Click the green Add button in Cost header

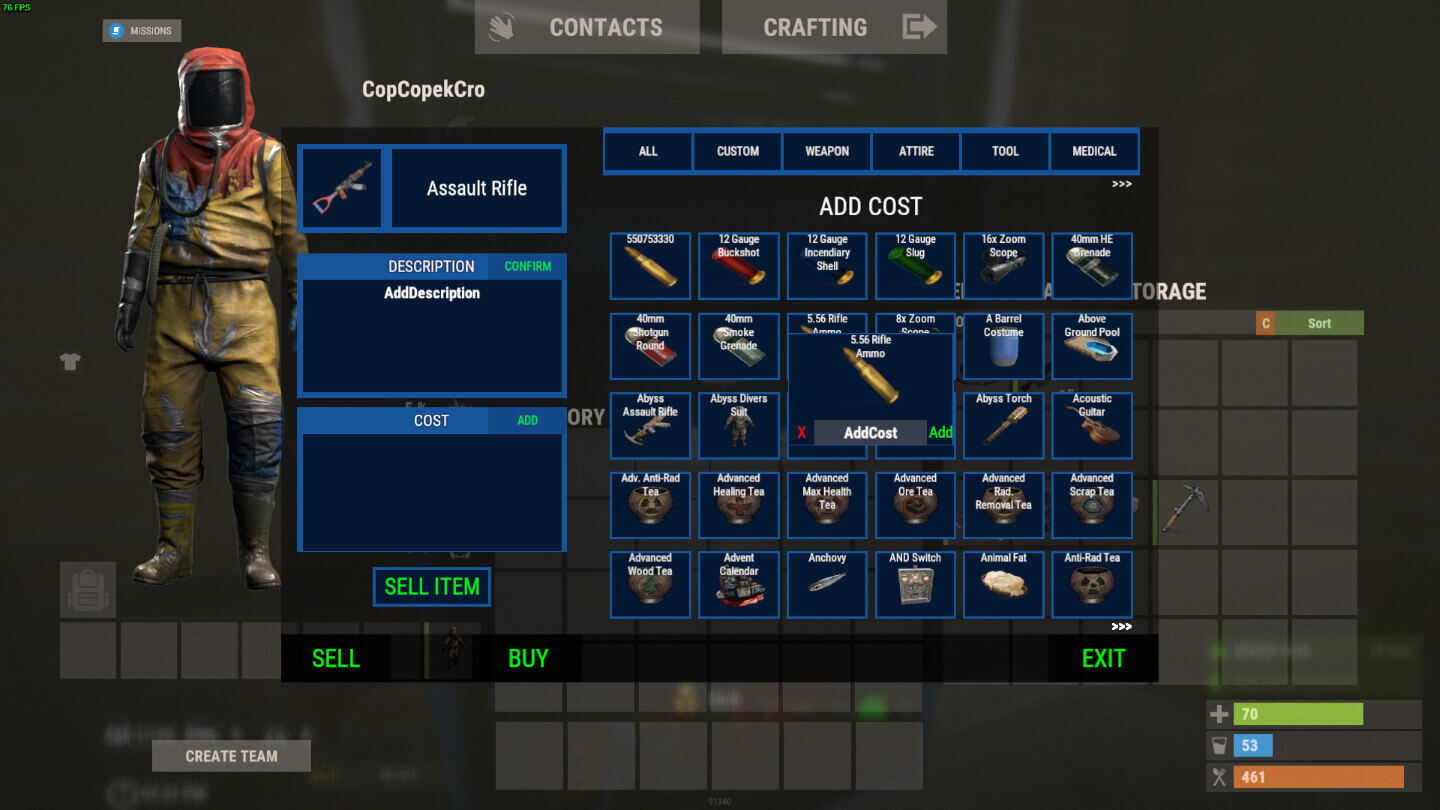(527, 420)
